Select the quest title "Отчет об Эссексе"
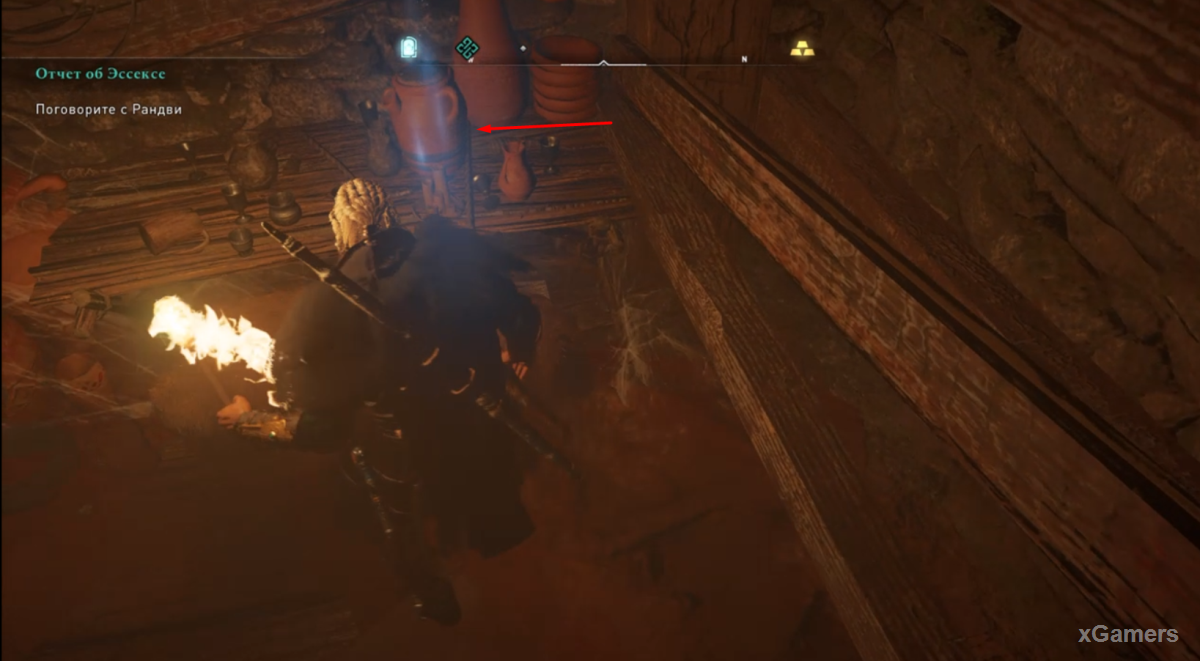 click(98, 74)
